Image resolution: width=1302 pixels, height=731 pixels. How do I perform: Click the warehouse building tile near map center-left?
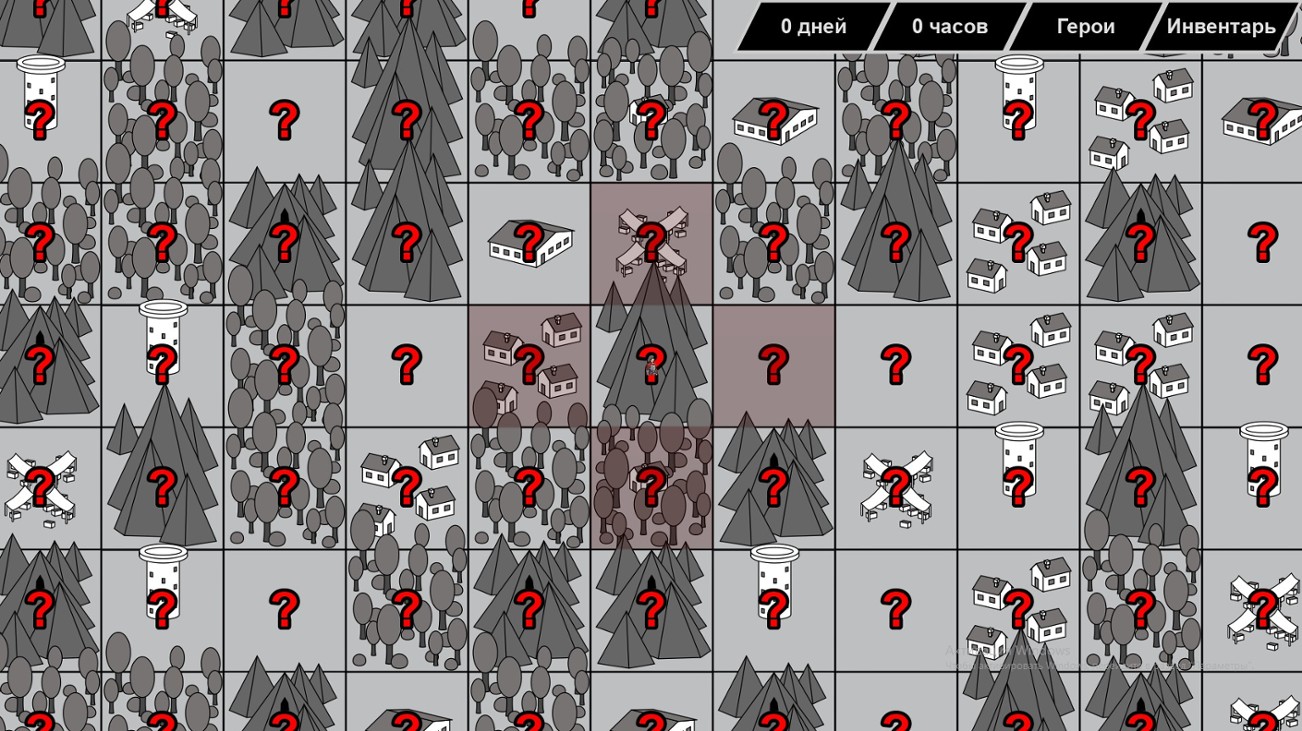530,238
